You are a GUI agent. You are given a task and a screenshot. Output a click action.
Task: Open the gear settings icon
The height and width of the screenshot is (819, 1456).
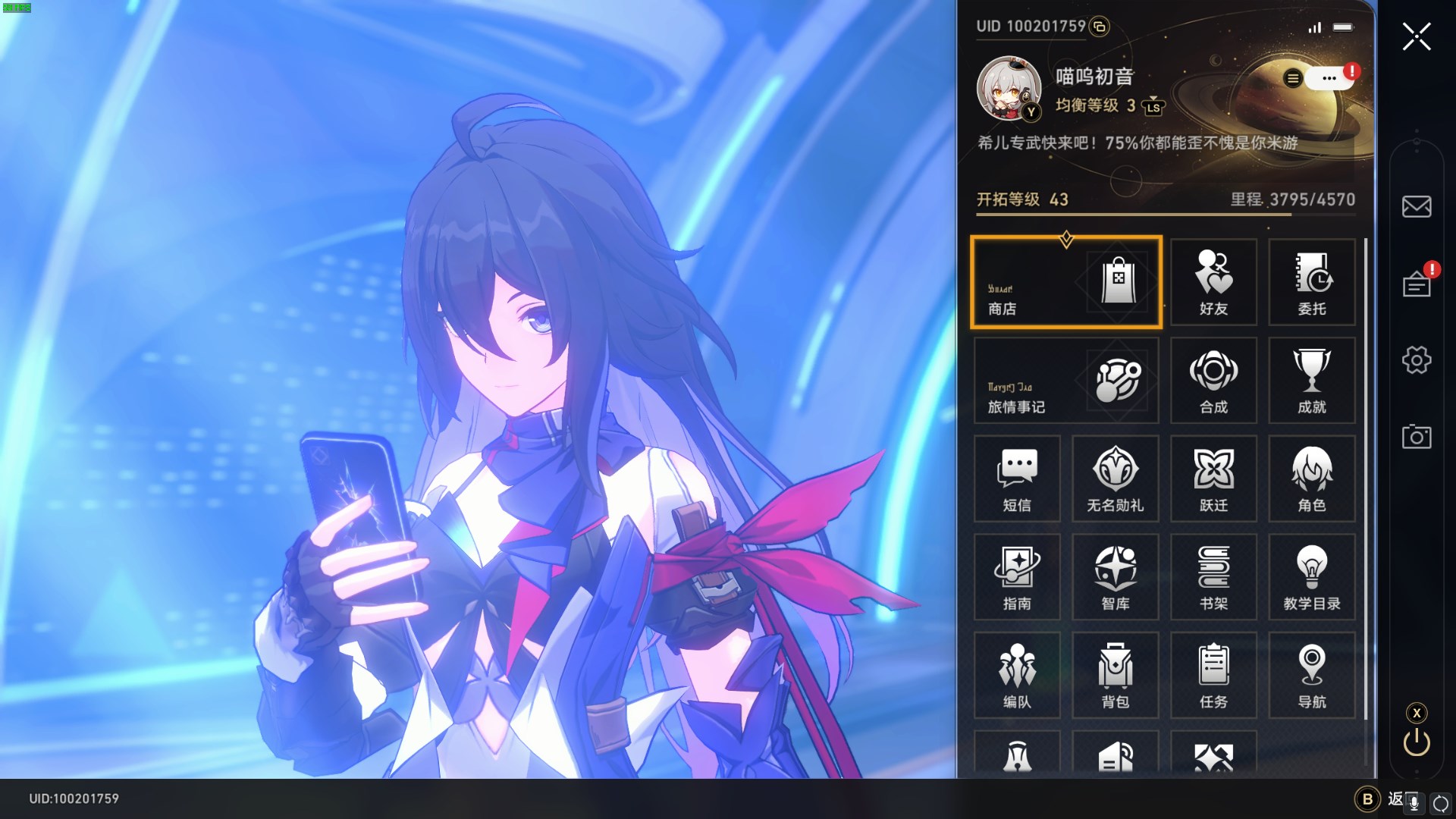[1416, 359]
